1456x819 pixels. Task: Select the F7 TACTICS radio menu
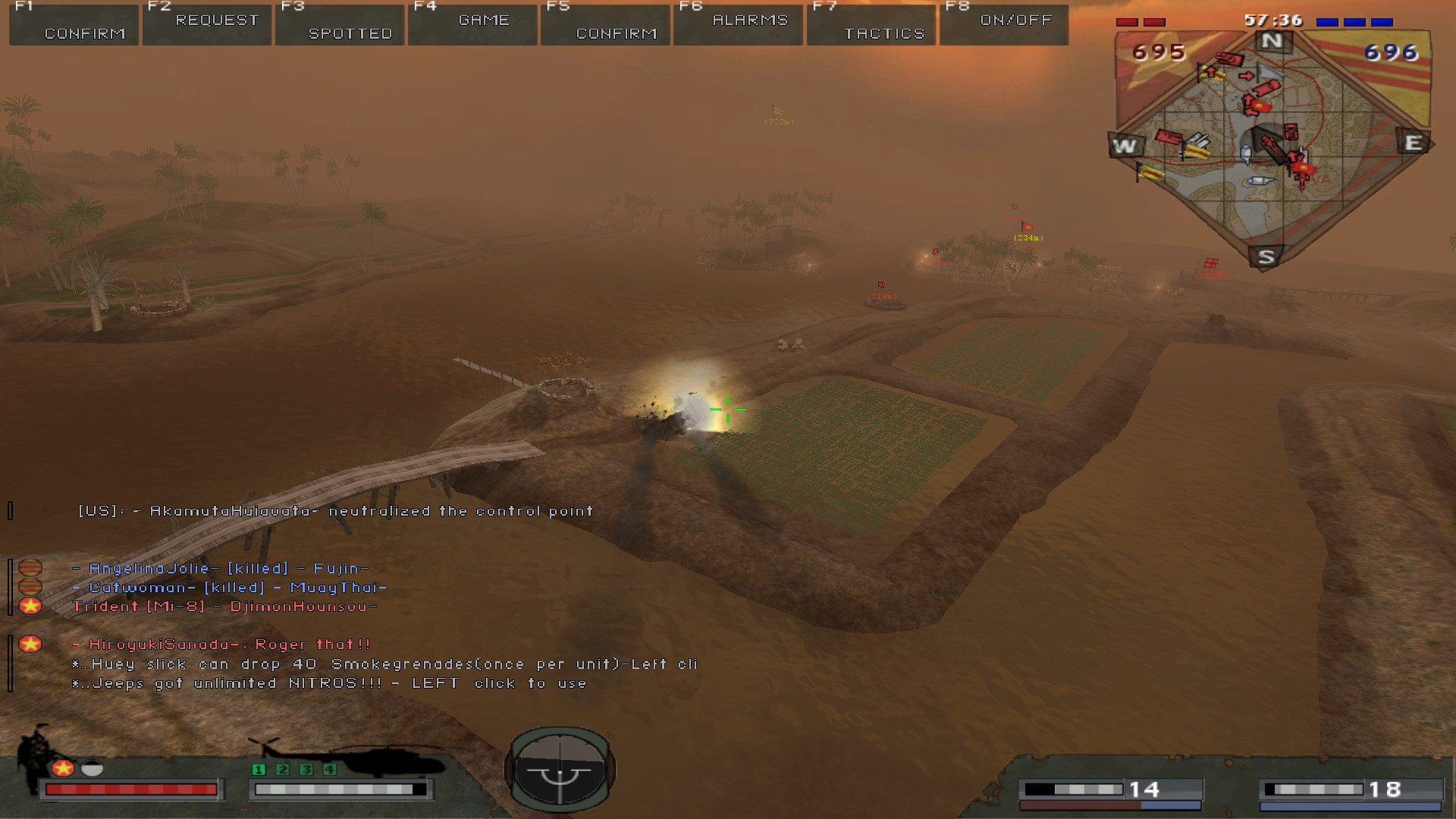871,25
